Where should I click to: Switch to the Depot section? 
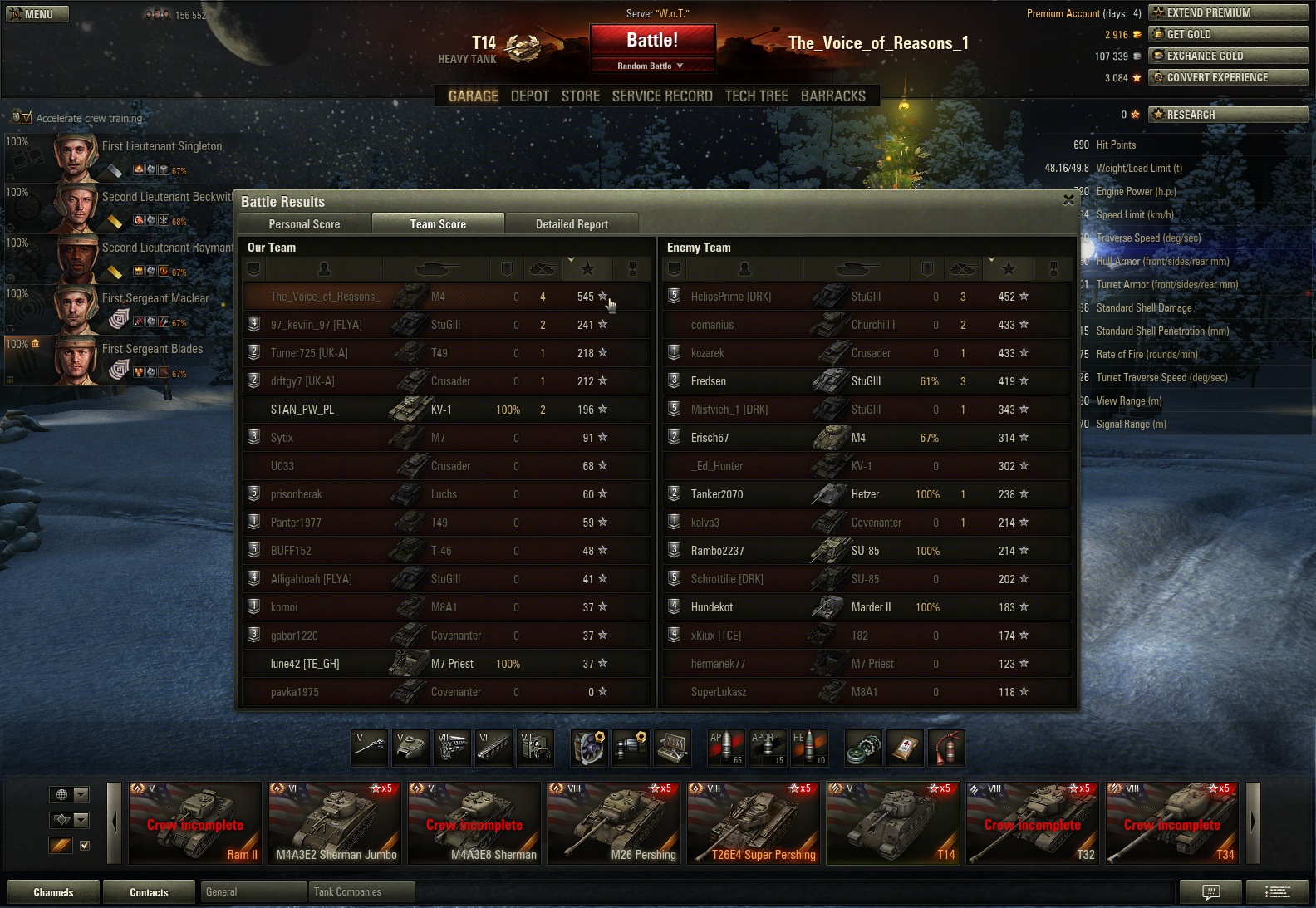click(x=530, y=96)
